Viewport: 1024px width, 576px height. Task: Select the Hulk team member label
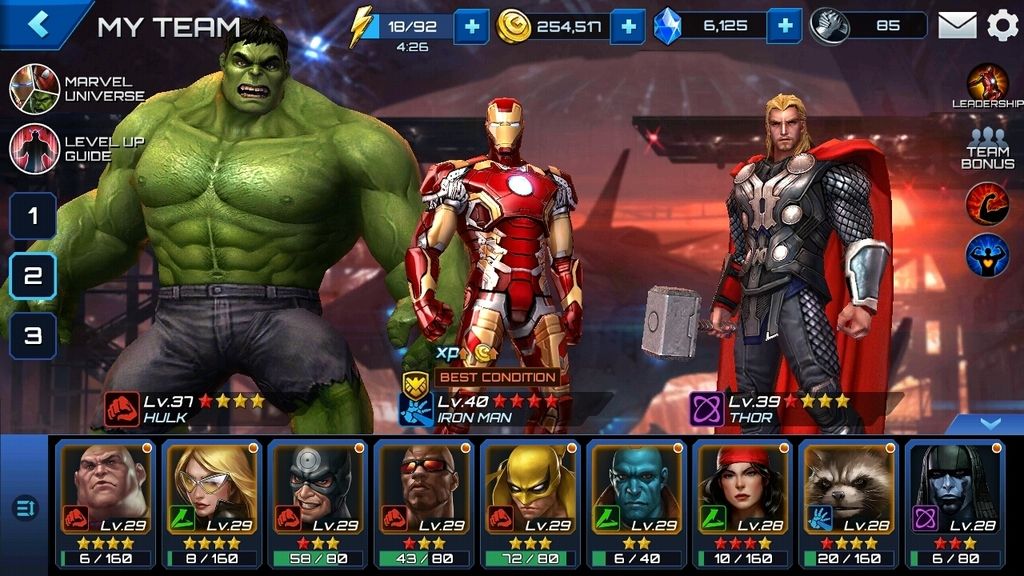185,408
